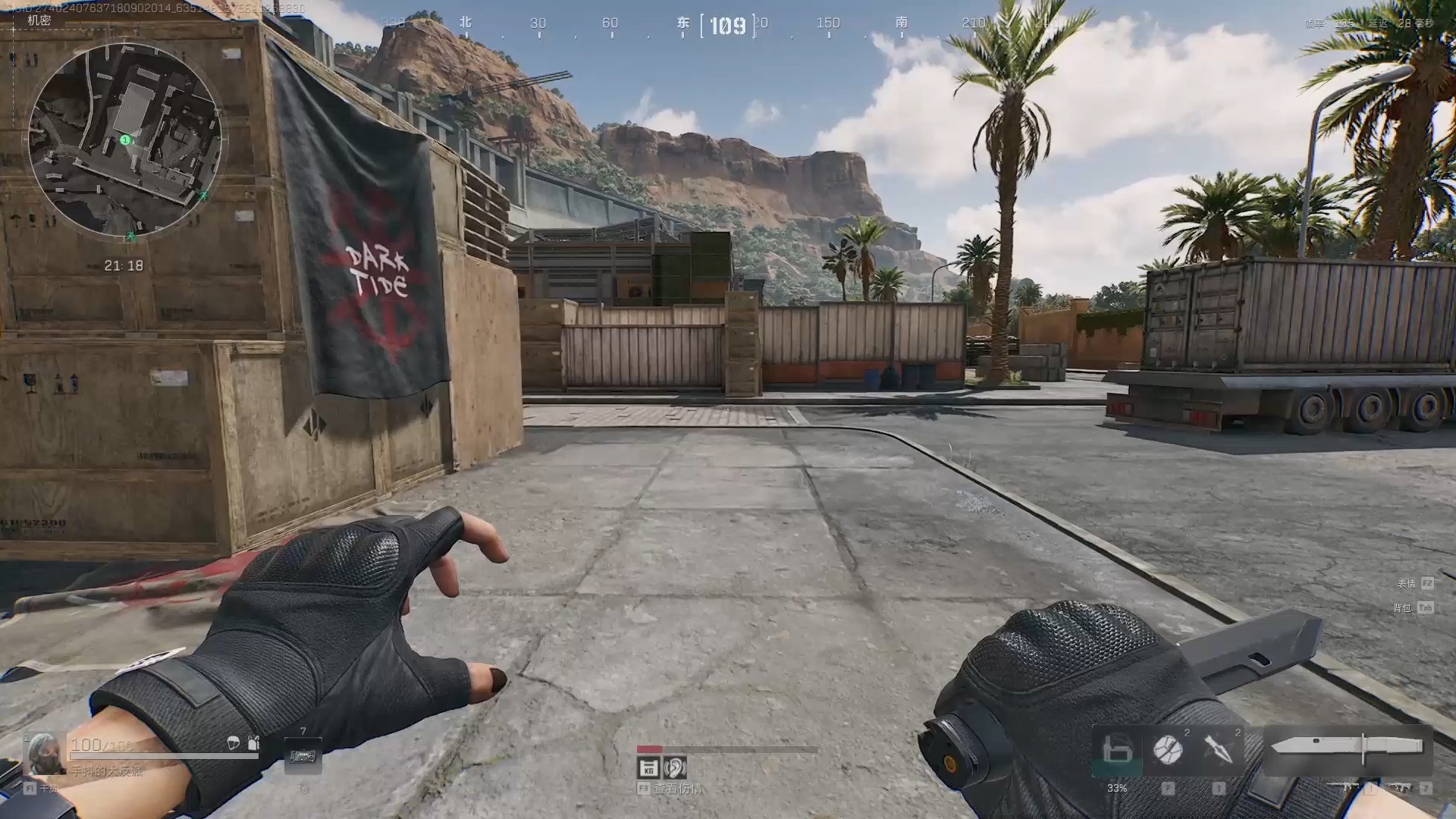This screenshot has width=1456, height=819.
Task: Select the quick-use item slot showing 7
Action: (x=303, y=755)
